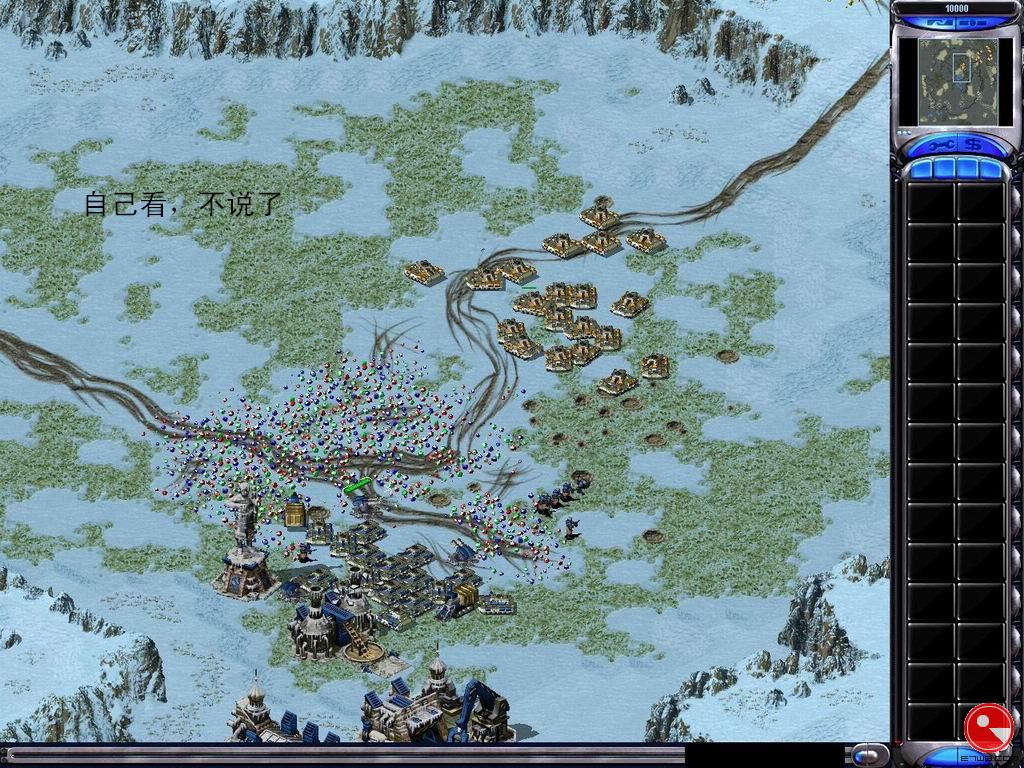
Task: Click the pill-shaped button on the bottom command bar
Action: pos(870,753)
